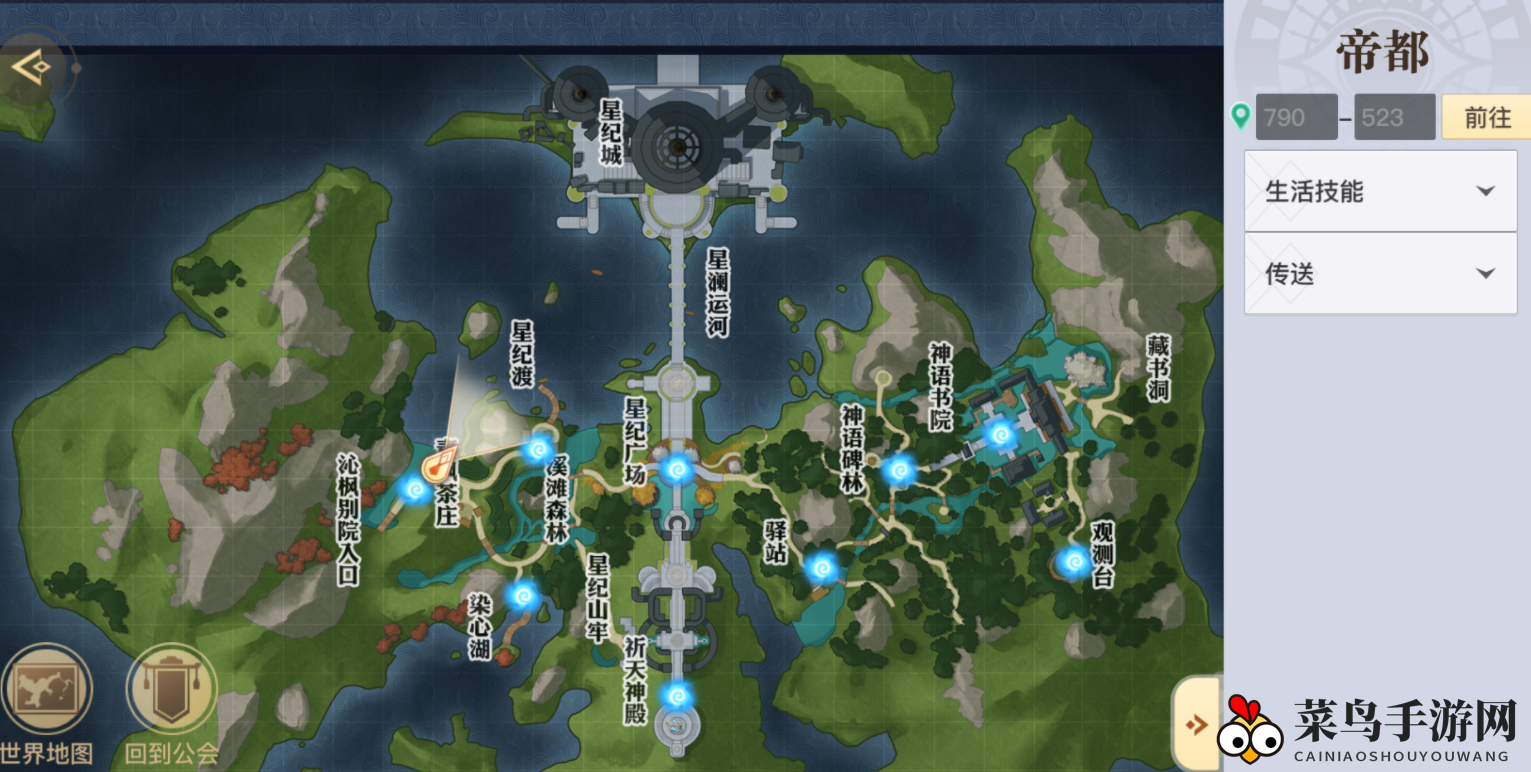The width and height of the screenshot is (1531, 772).
Task: Select the Y coordinate field showing 523
Action: click(x=1394, y=118)
